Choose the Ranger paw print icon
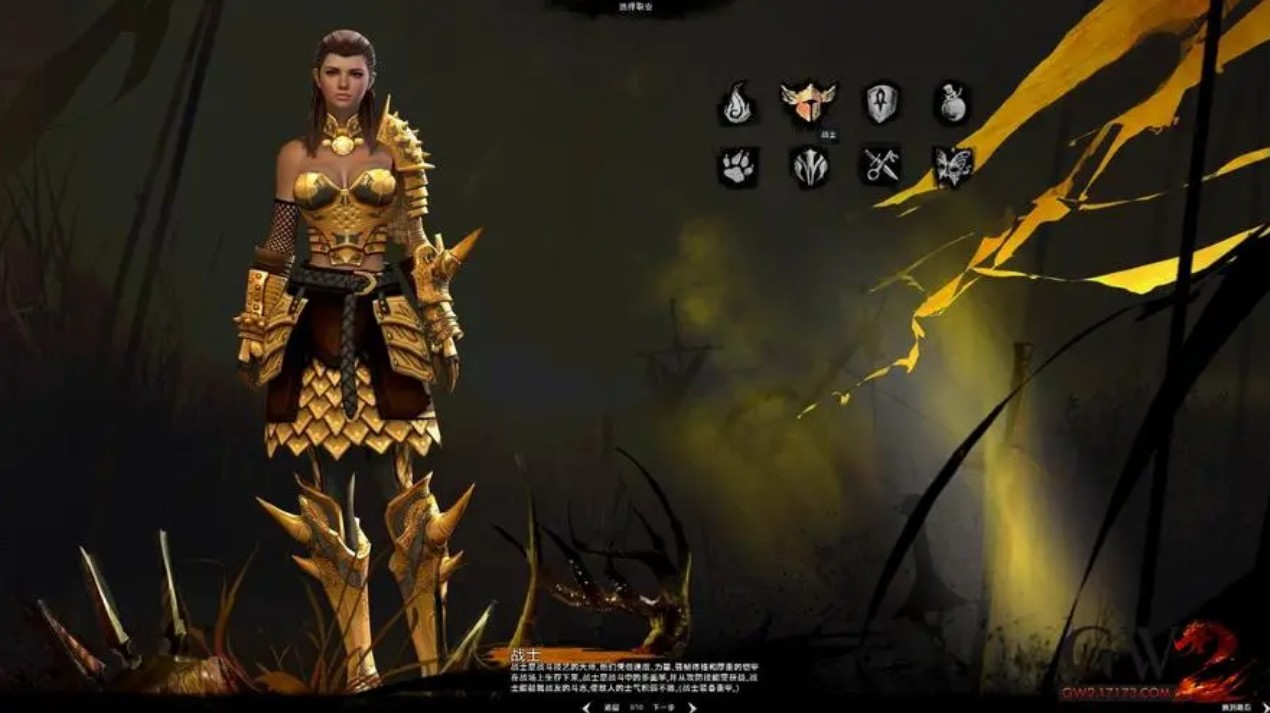Viewport: 1270px width, 713px height. pos(737,166)
